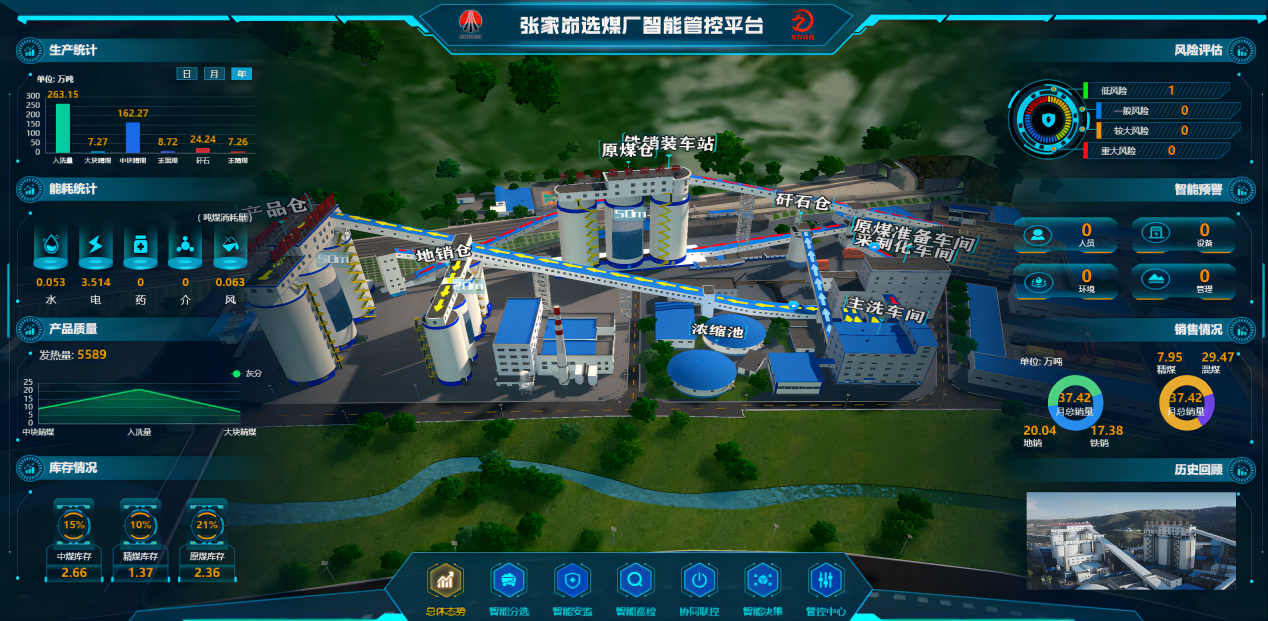Image resolution: width=1268 pixels, height=621 pixels.
Task: Select the 重大风险 major-risk row
Action: (1160, 151)
